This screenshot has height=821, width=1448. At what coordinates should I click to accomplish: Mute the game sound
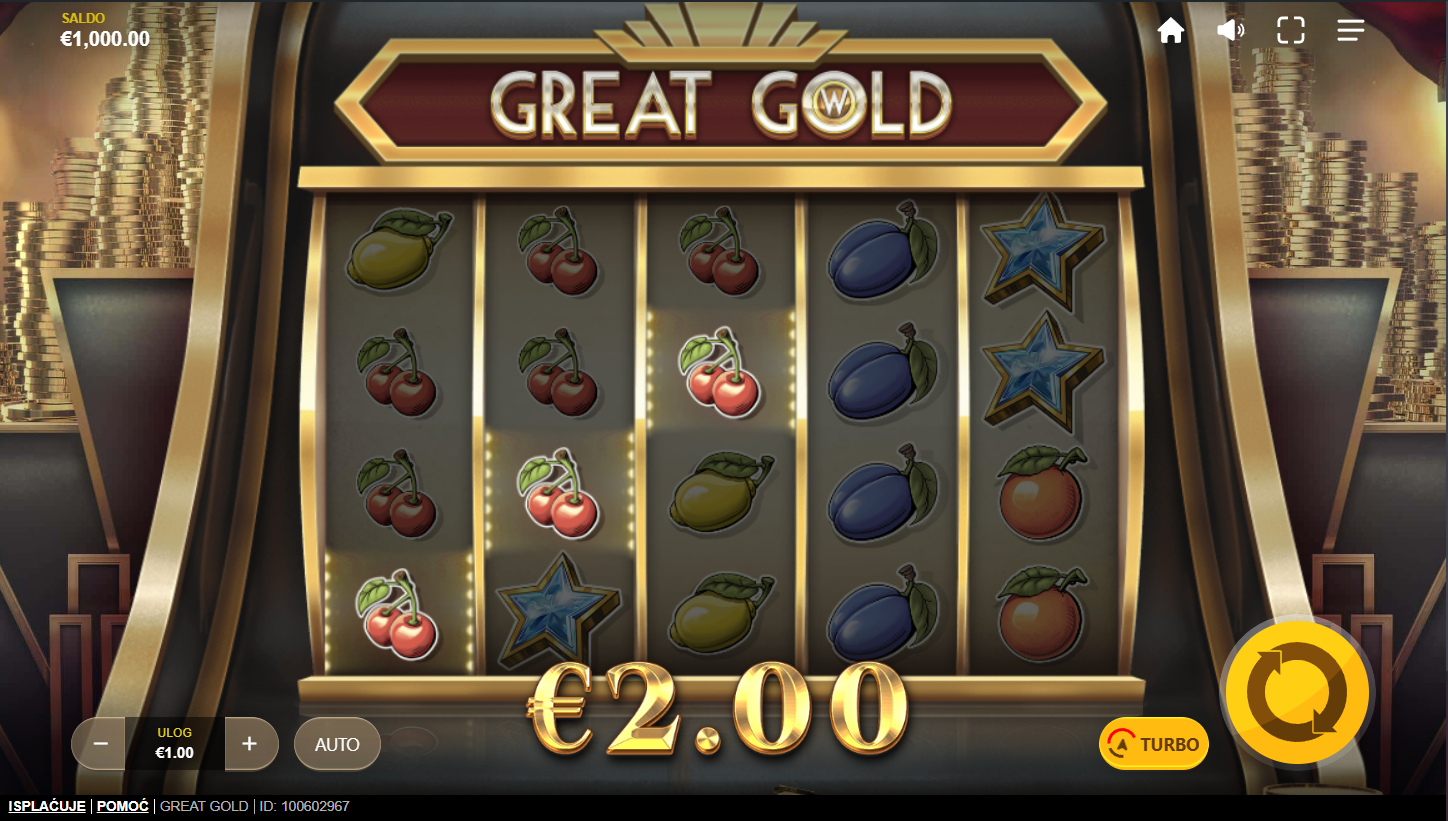click(1230, 31)
